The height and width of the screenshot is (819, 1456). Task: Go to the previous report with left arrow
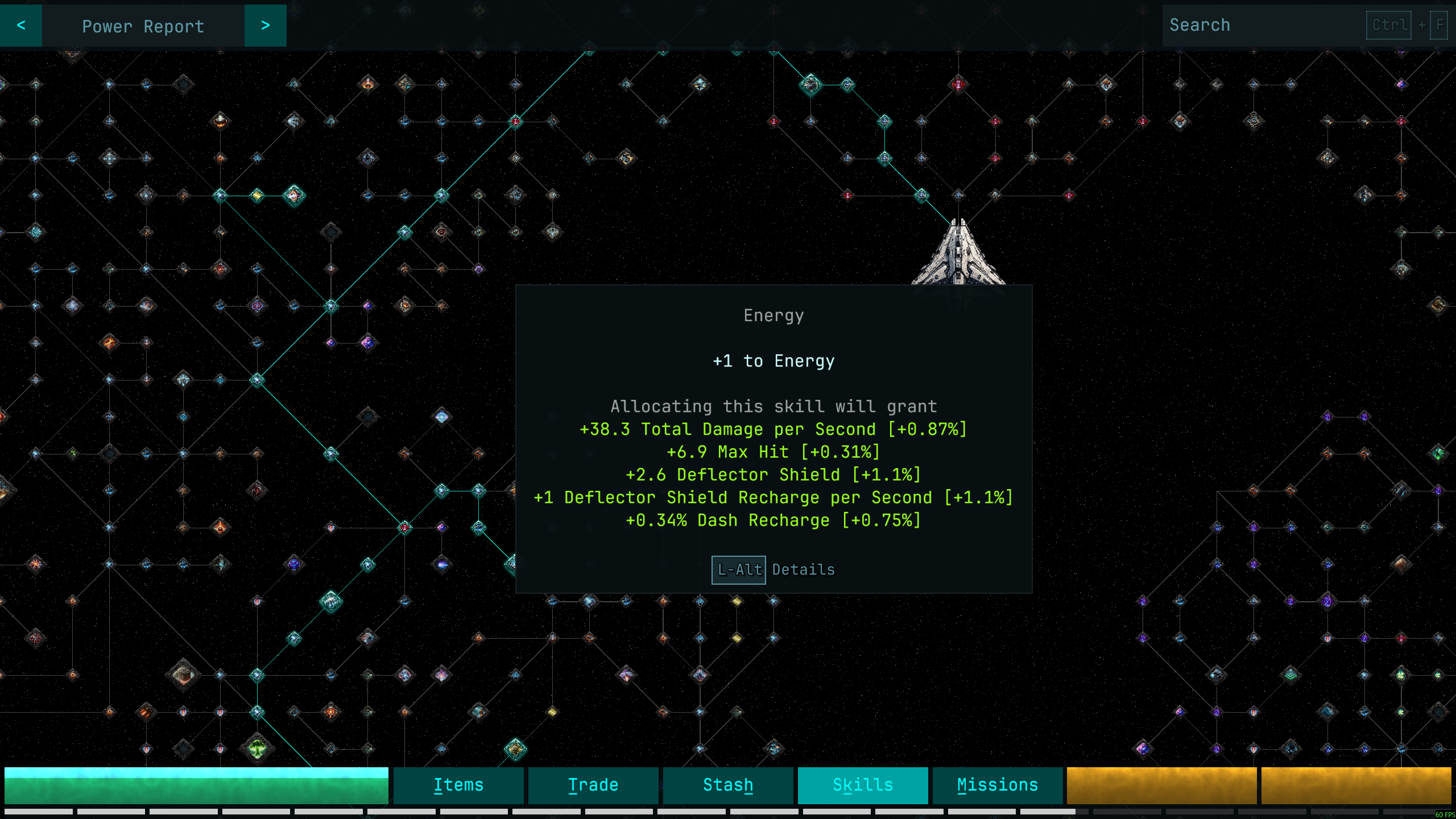[21, 26]
